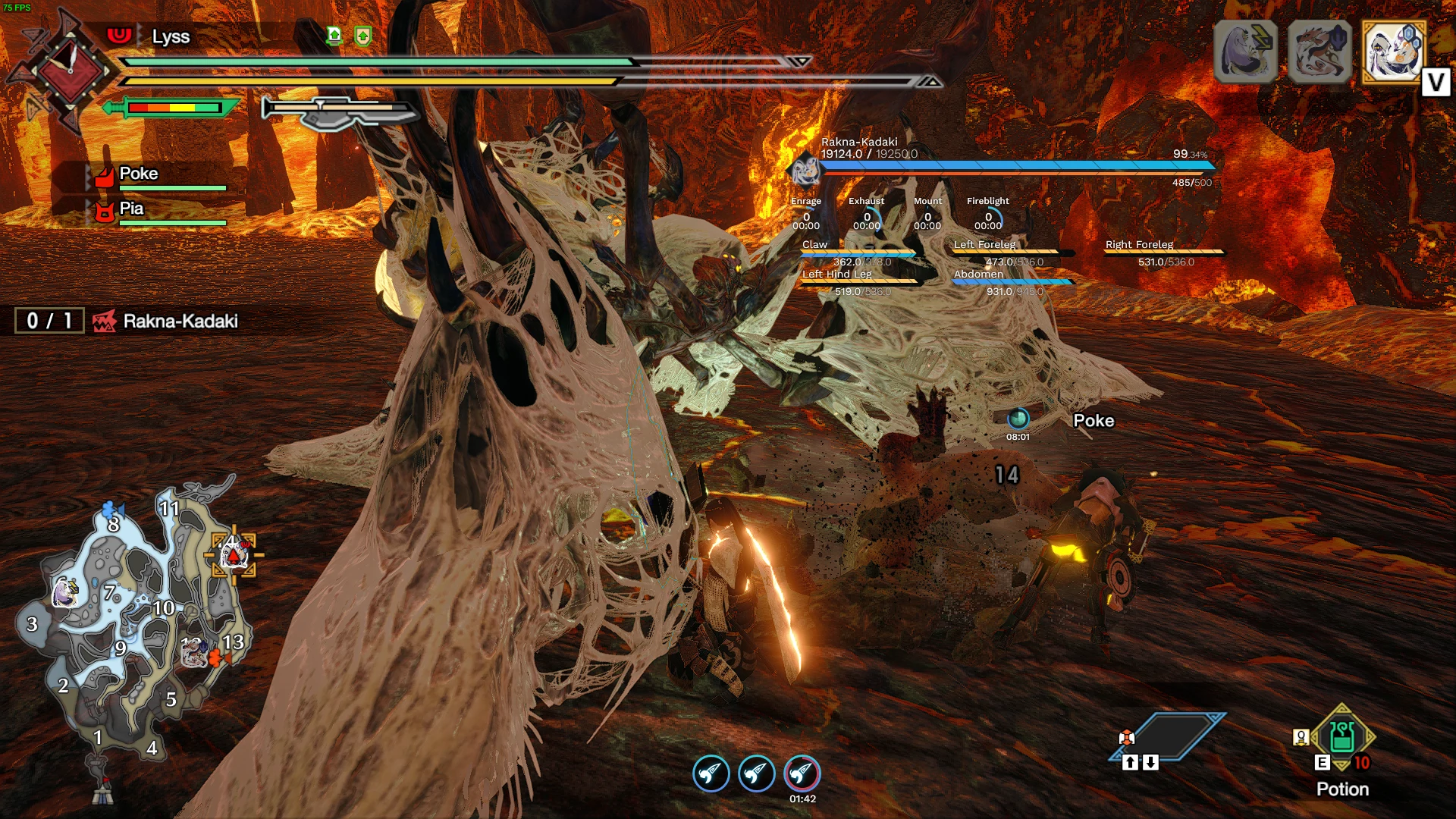
Task: Choose the middle monster portrait icon
Action: click(1319, 51)
